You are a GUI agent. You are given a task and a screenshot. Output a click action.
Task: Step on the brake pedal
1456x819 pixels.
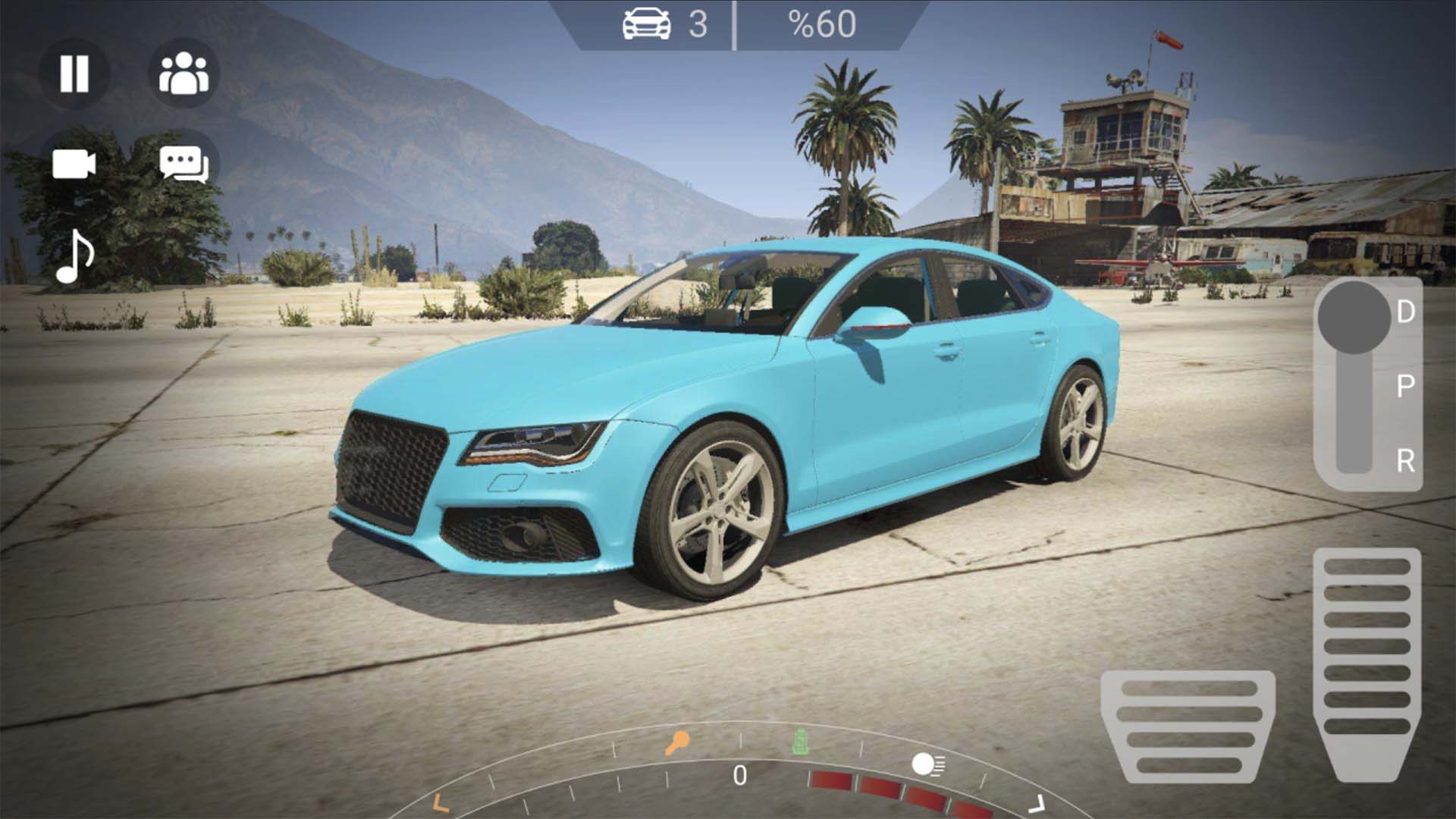[1188, 726]
